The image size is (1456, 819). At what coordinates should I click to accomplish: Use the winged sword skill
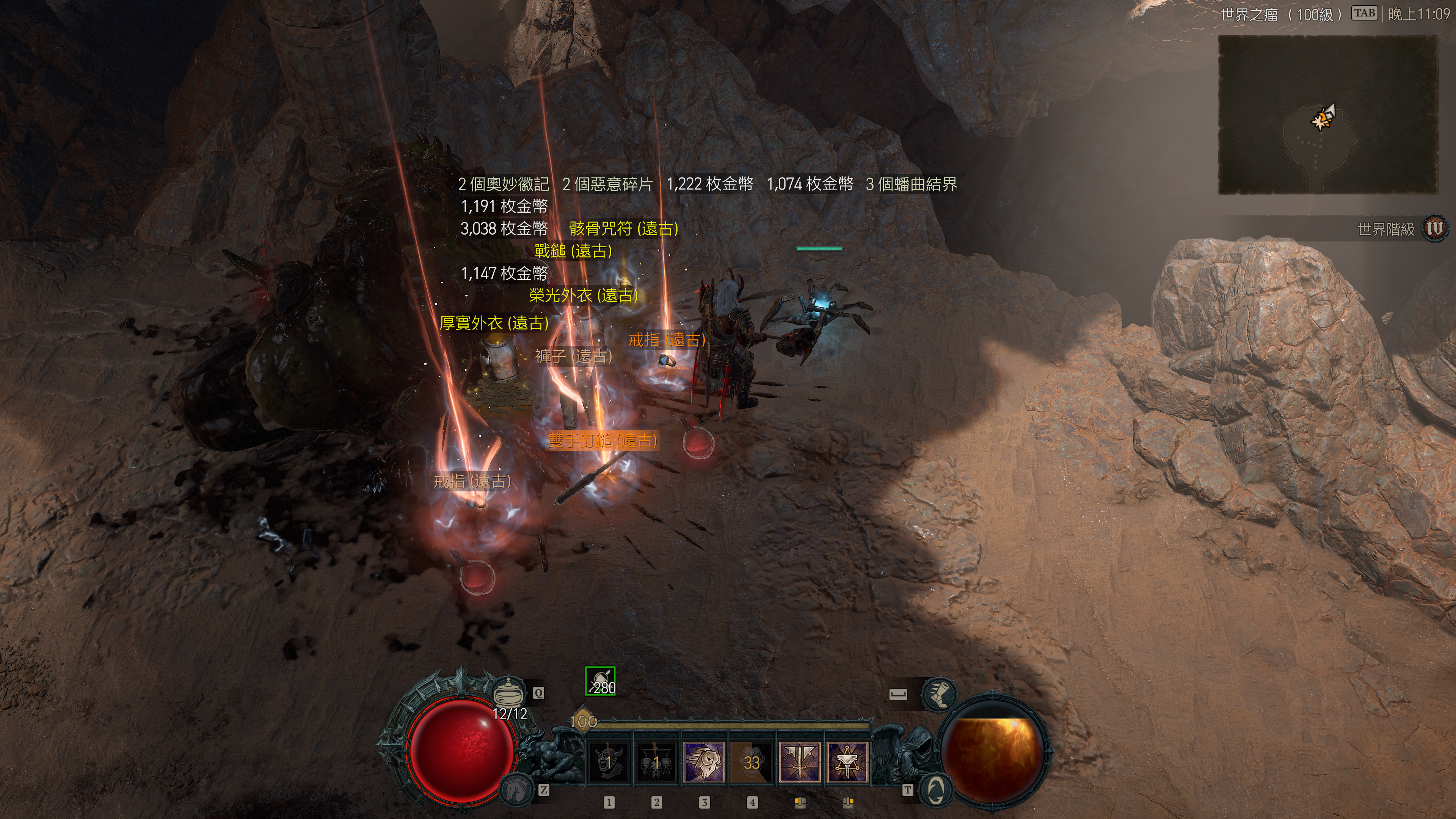pyautogui.click(x=799, y=762)
